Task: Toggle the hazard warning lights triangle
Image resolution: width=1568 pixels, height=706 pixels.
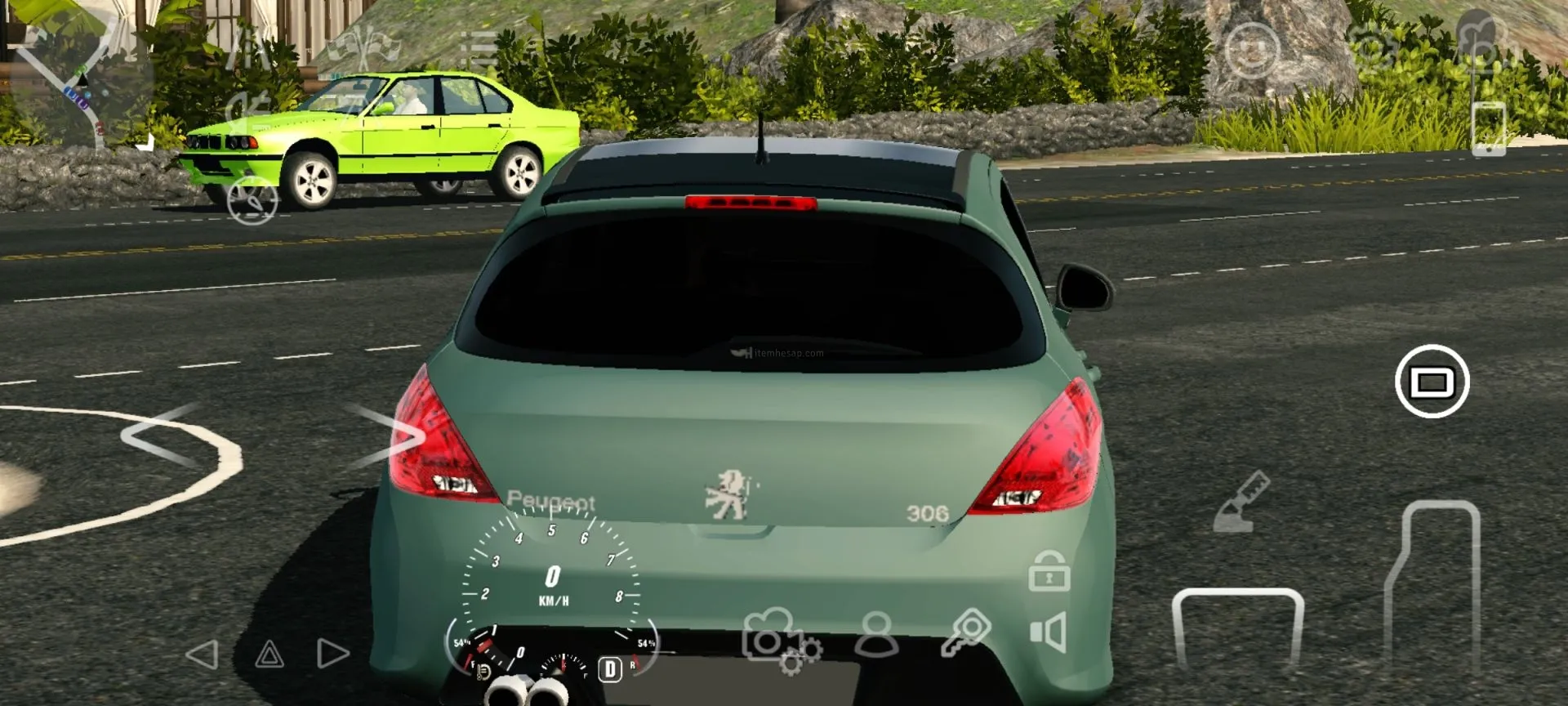Action: pos(269,654)
